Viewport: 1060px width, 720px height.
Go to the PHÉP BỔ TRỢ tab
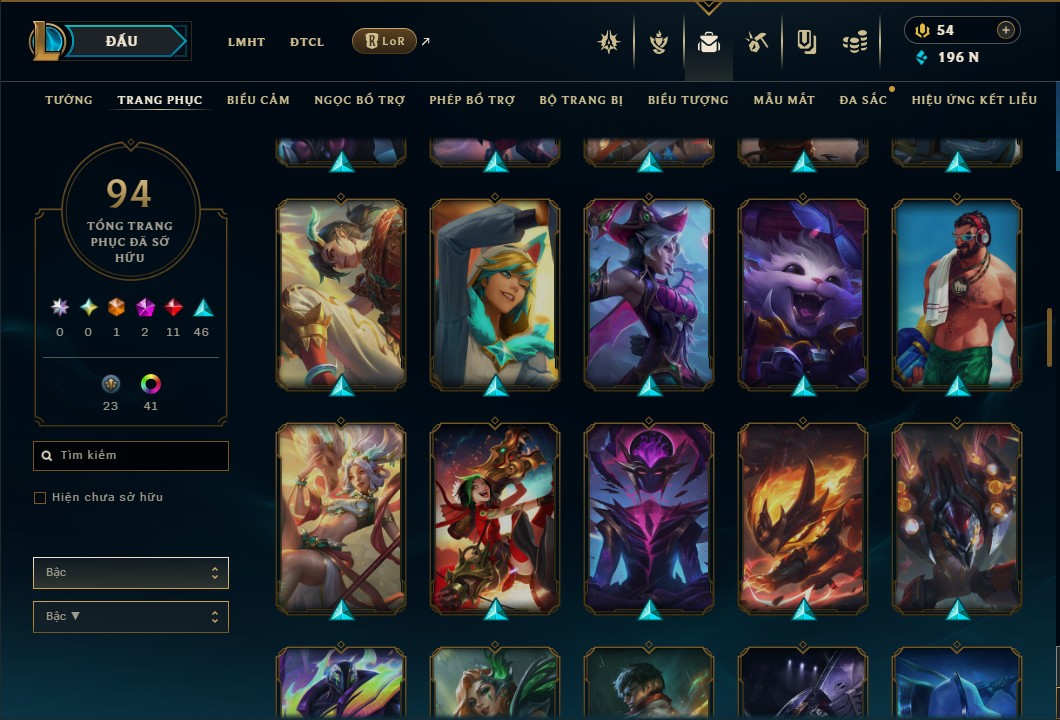coord(472,100)
